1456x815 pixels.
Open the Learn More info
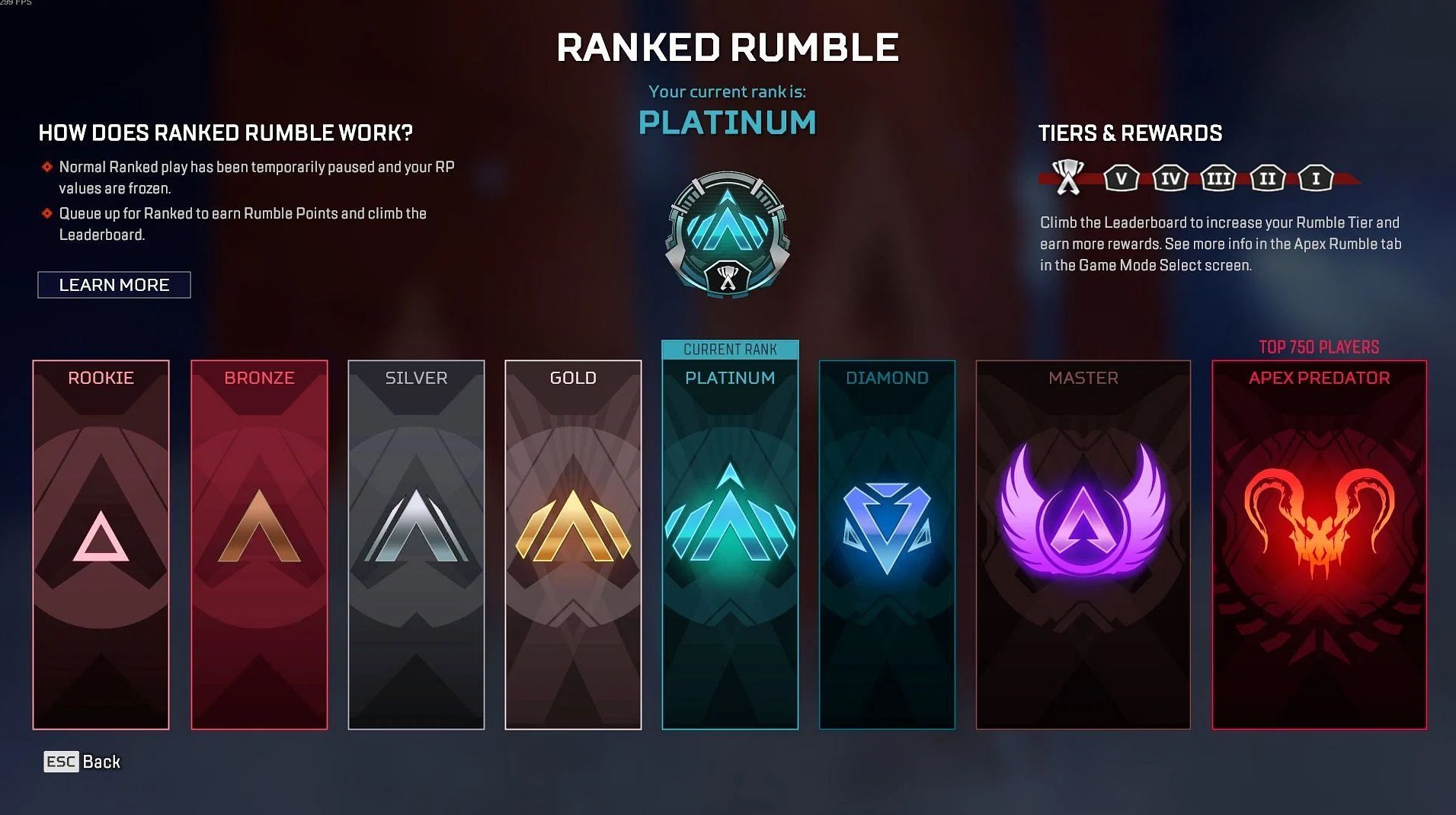pyautogui.click(x=114, y=285)
